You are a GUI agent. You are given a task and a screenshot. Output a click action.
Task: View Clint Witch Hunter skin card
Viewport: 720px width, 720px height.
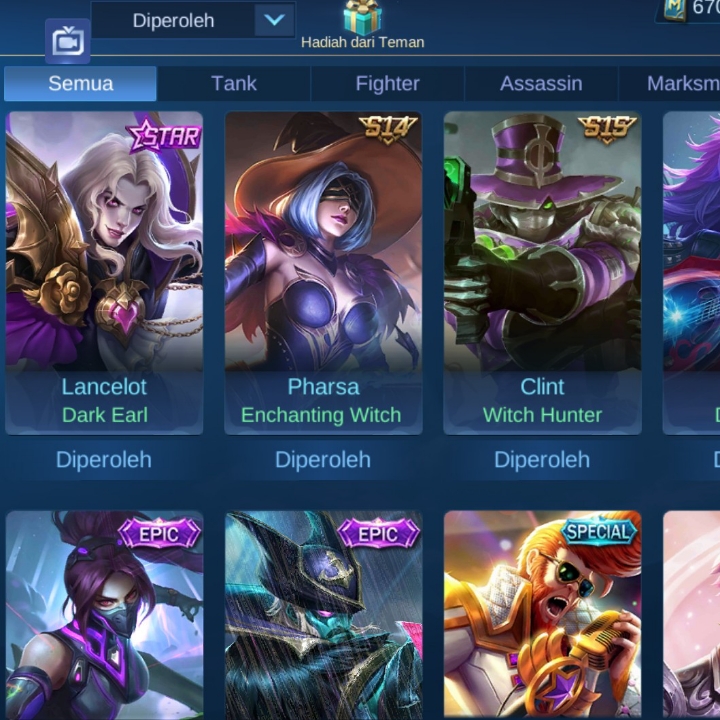click(542, 272)
